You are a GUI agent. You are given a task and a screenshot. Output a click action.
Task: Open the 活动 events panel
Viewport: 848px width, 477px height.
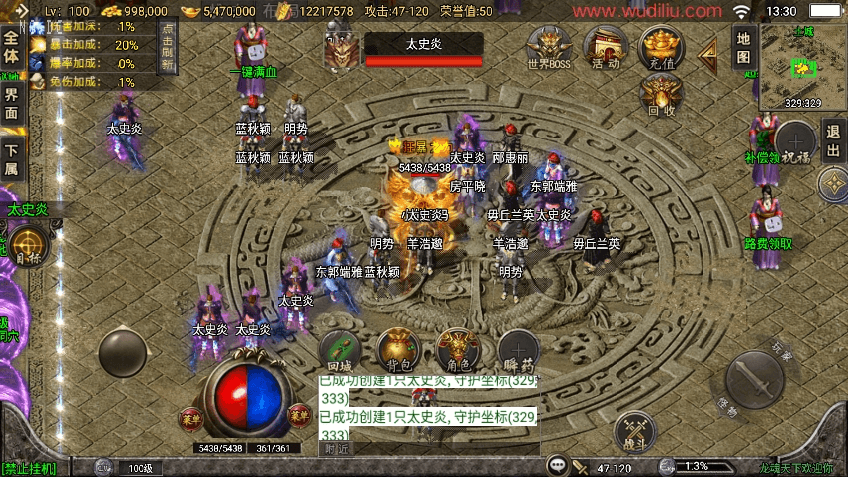click(x=606, y=47)
